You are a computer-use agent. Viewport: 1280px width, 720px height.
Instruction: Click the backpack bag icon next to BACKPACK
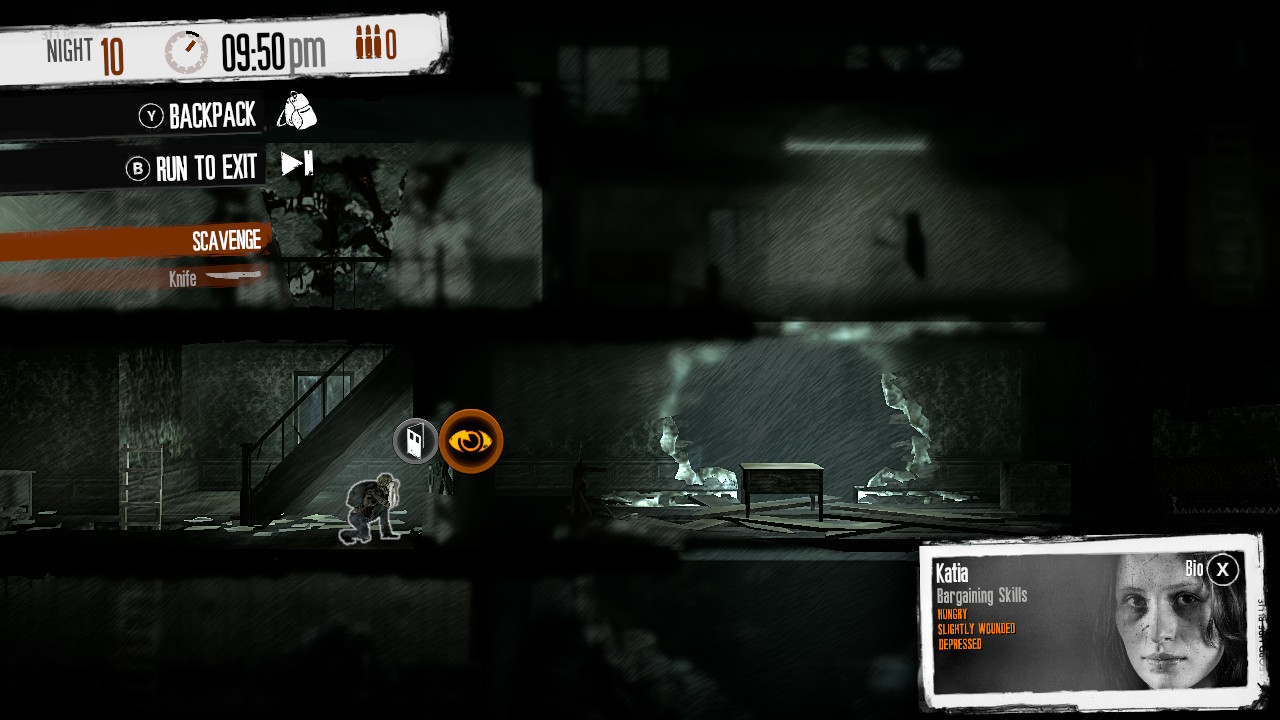pyautogui.click(x=299, y=112)
